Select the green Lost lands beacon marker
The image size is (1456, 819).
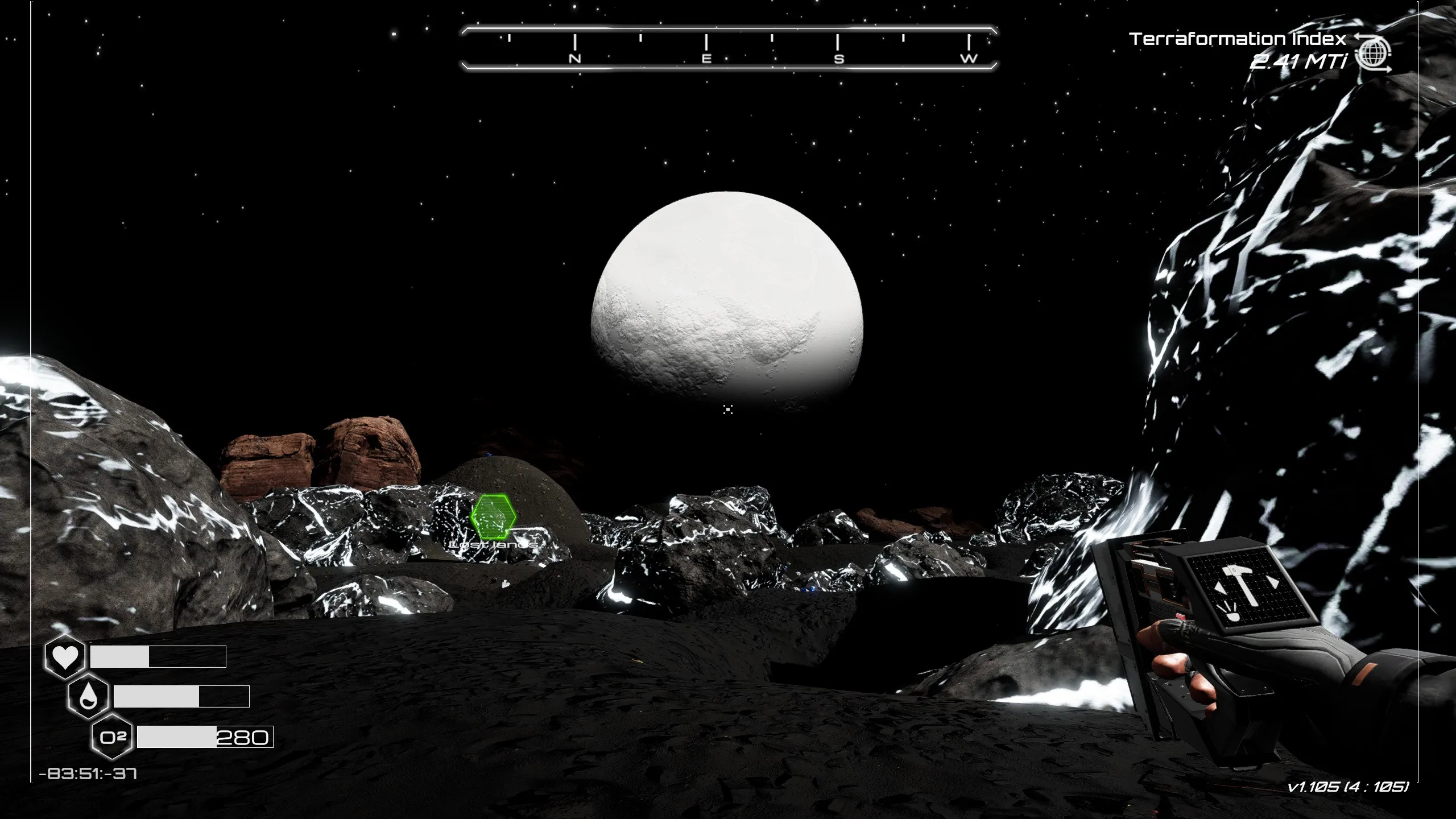click(x=493, y=517)
